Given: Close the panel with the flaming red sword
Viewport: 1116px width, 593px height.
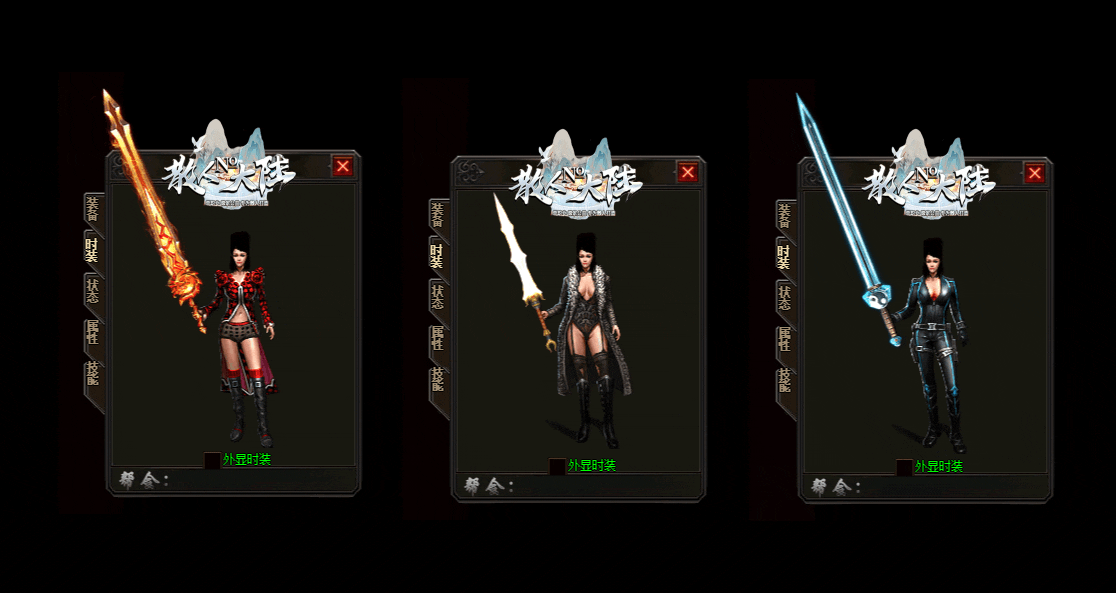Looking at the screenshot, I should 343,166.
